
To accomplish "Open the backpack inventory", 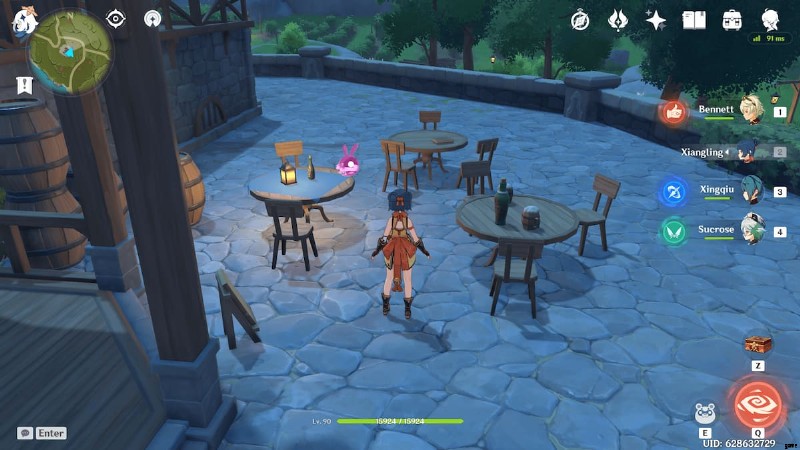I will (732, 20).
